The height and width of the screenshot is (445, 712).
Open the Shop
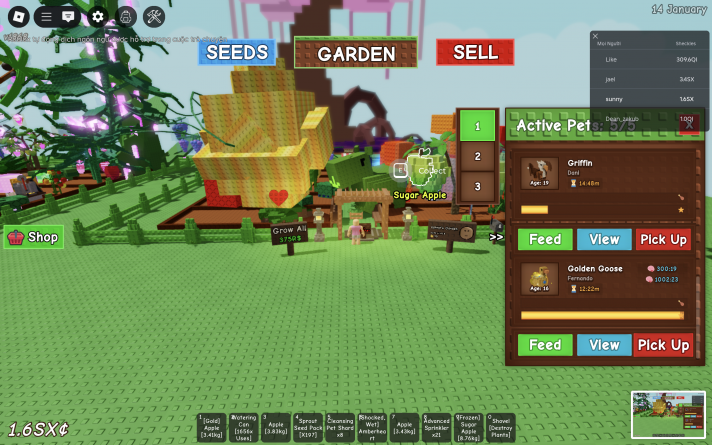pos(34,237)
